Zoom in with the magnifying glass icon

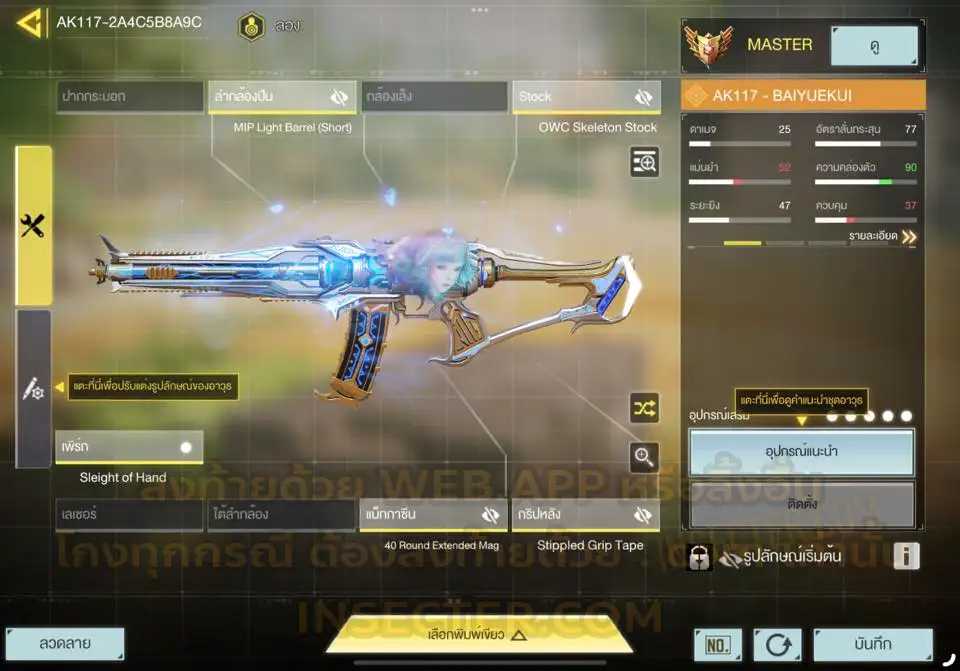coord(644,458)
